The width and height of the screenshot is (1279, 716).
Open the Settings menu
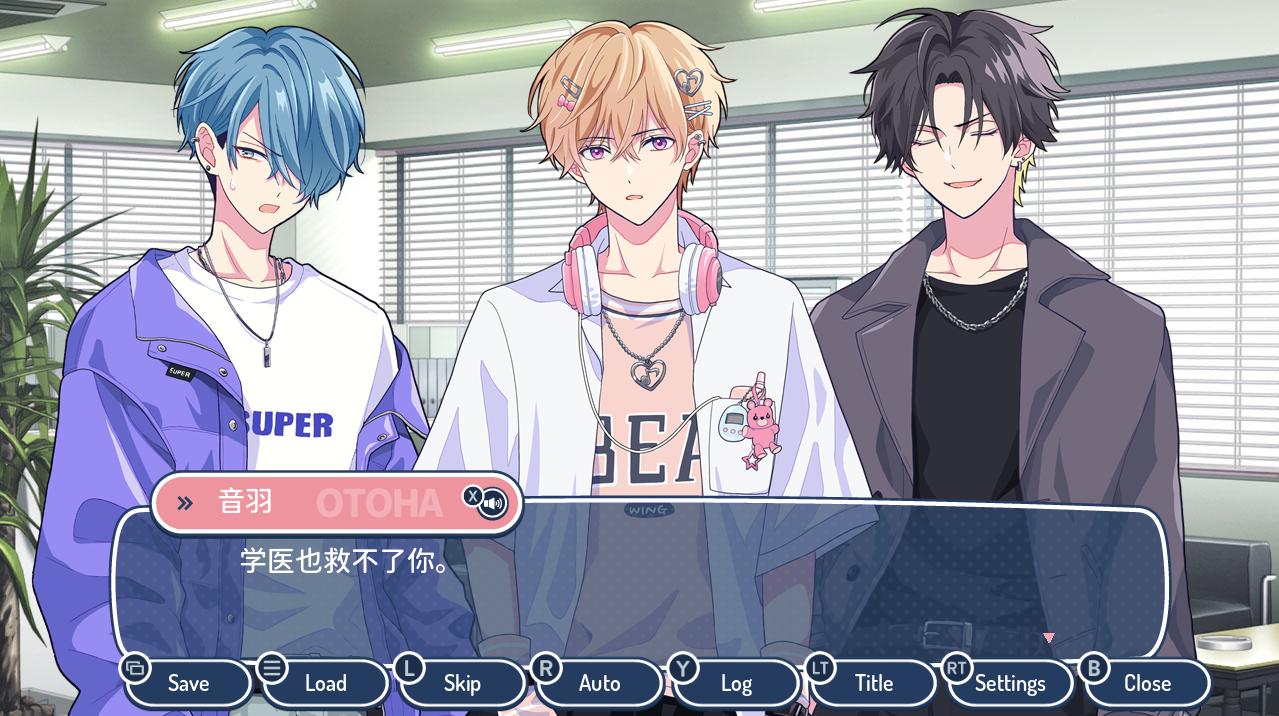click(x=1010, y=683)
